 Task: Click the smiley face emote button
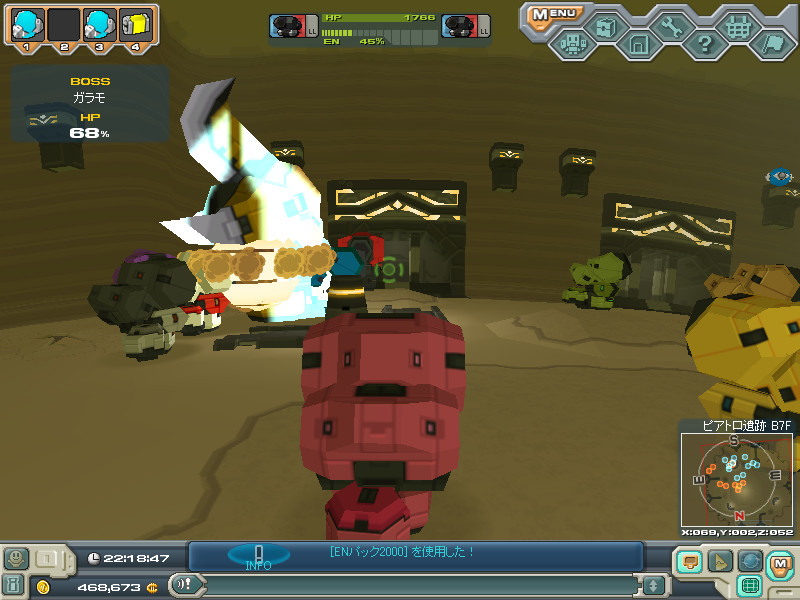click(x=15, y=558)
